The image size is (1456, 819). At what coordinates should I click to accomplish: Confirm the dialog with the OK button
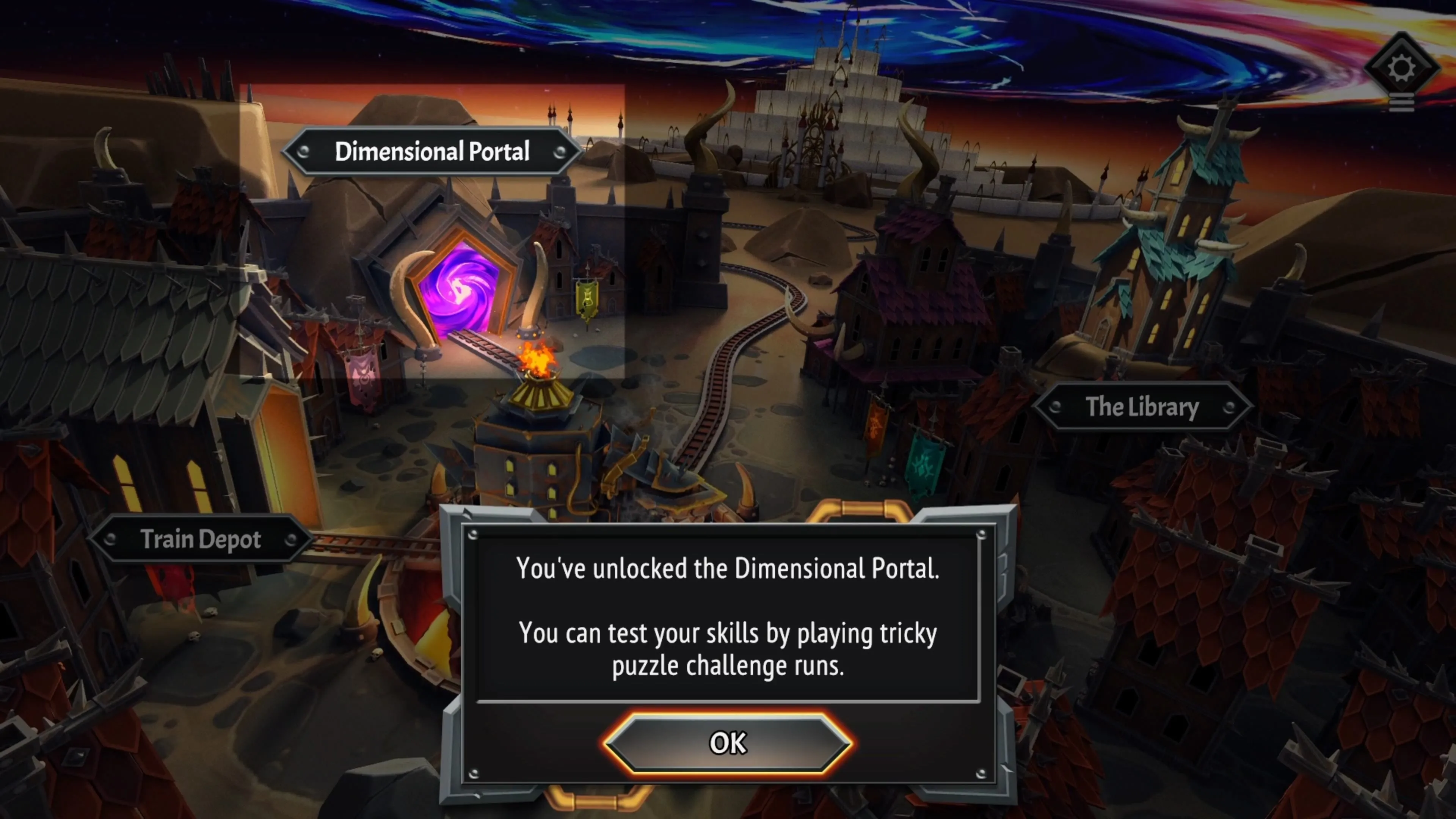point(728,743)
